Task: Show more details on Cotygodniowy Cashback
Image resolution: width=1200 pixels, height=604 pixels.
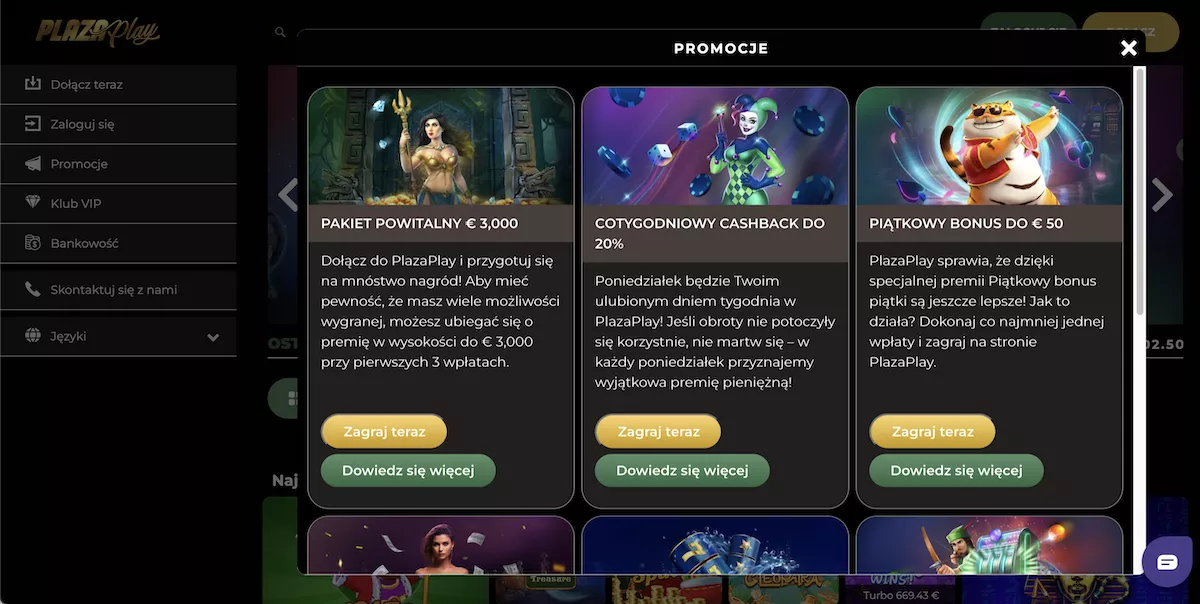Action: 682,470
